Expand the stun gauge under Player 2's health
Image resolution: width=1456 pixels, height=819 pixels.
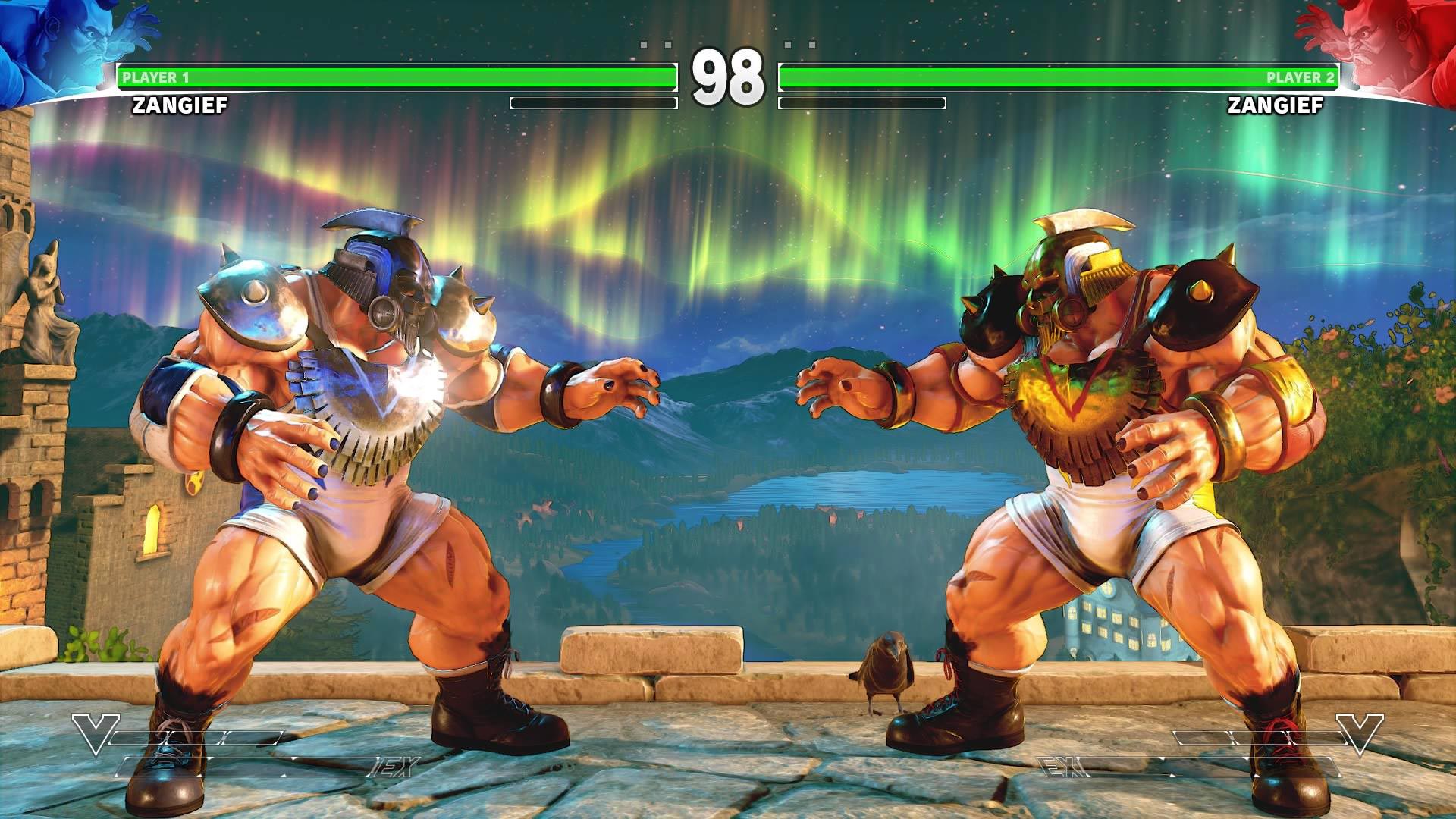point(861,101)
